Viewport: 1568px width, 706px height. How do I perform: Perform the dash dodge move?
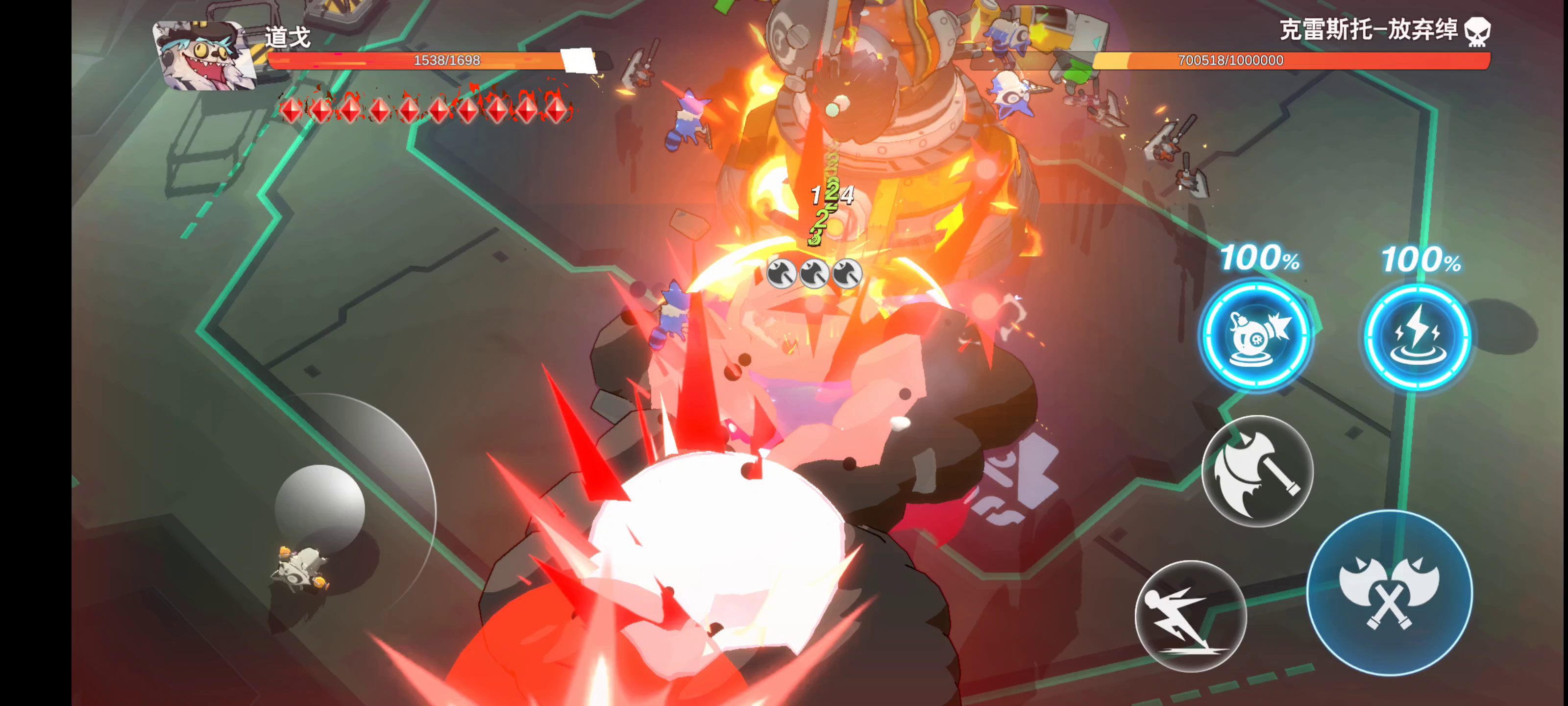[1191, 616]
